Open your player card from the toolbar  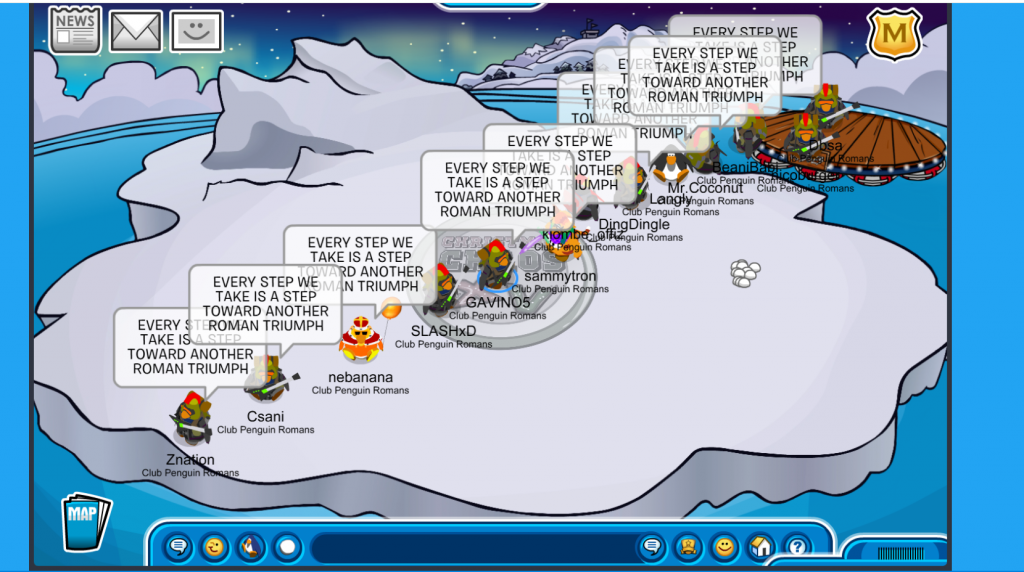click(688, 547)
